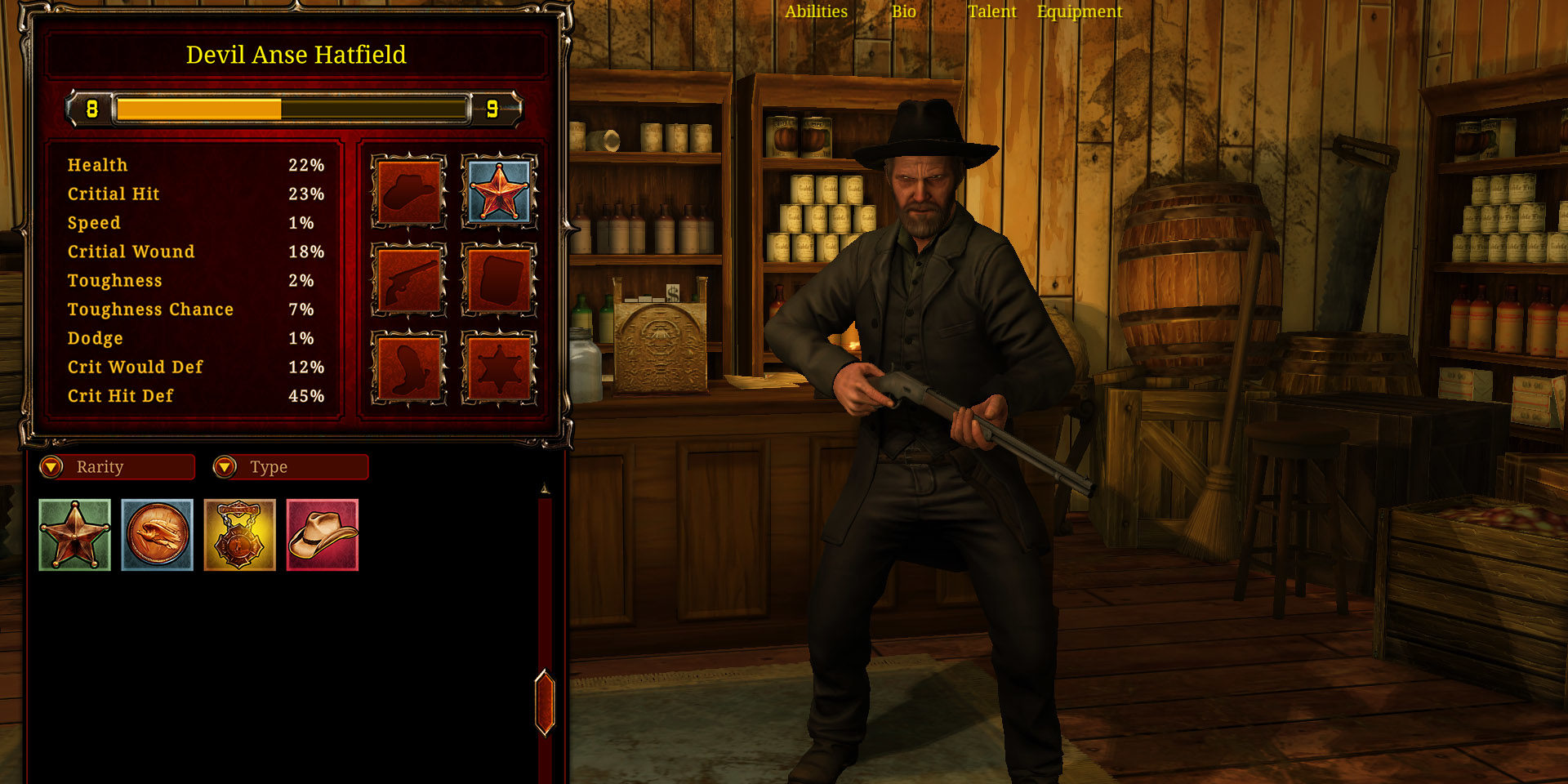Click the level 8 plaque on XP bar
Image resolution: width=1568 pixels, height=784 pixels.
[x=91, y=107]
